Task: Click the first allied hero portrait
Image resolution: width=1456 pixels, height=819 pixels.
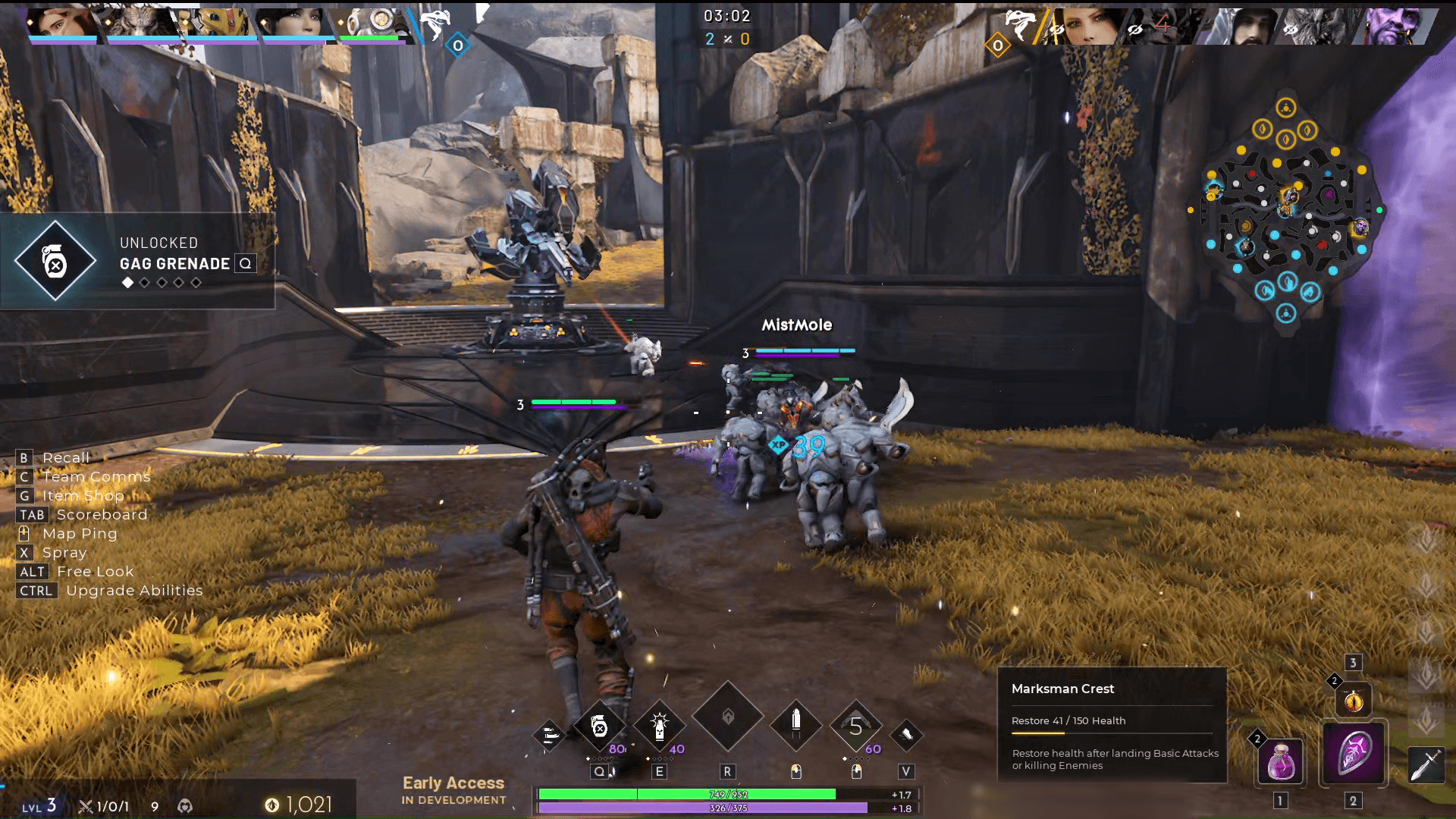Action: coord(62,23)
